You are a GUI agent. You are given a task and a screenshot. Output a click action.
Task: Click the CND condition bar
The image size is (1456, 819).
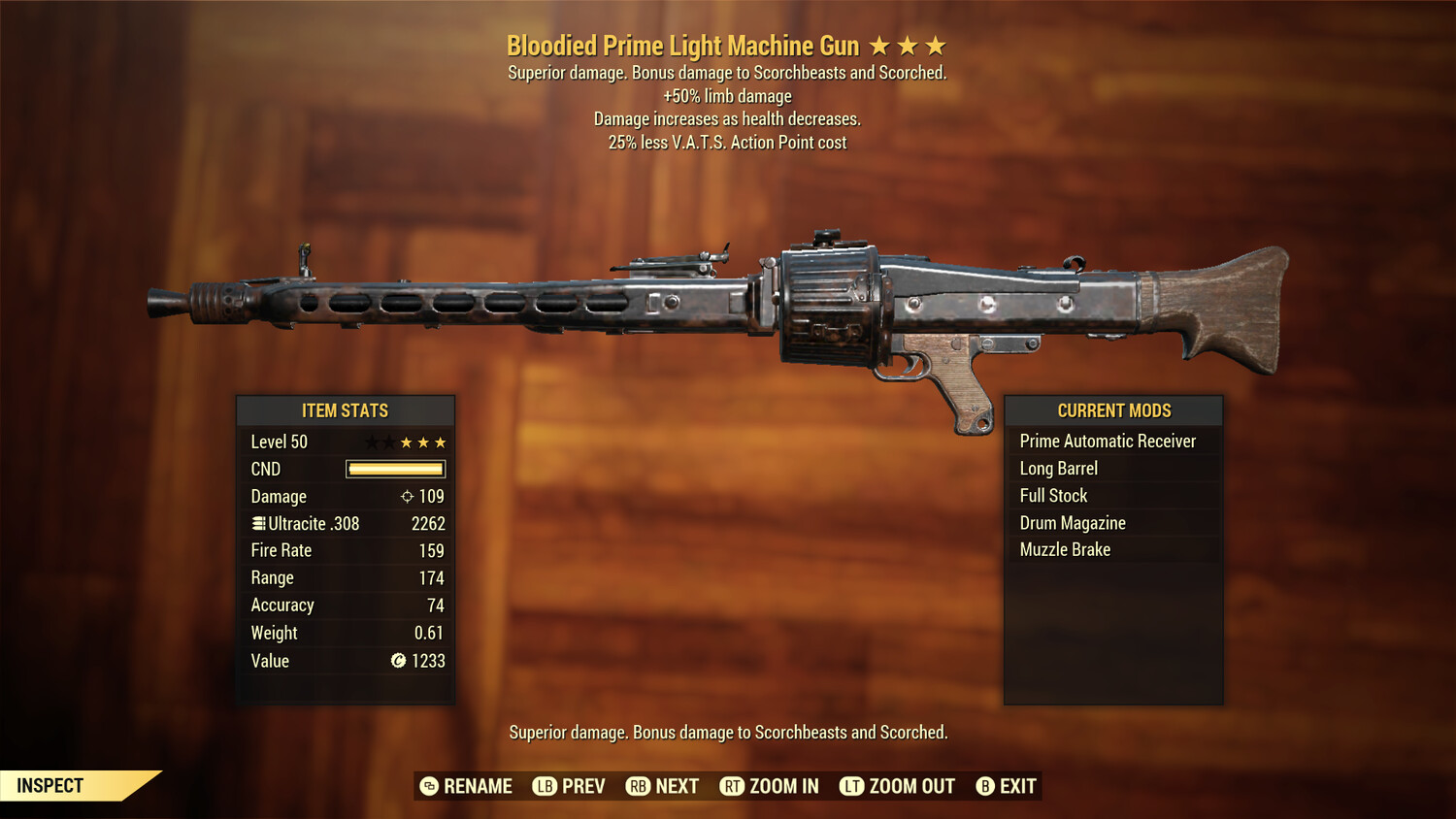394,469
